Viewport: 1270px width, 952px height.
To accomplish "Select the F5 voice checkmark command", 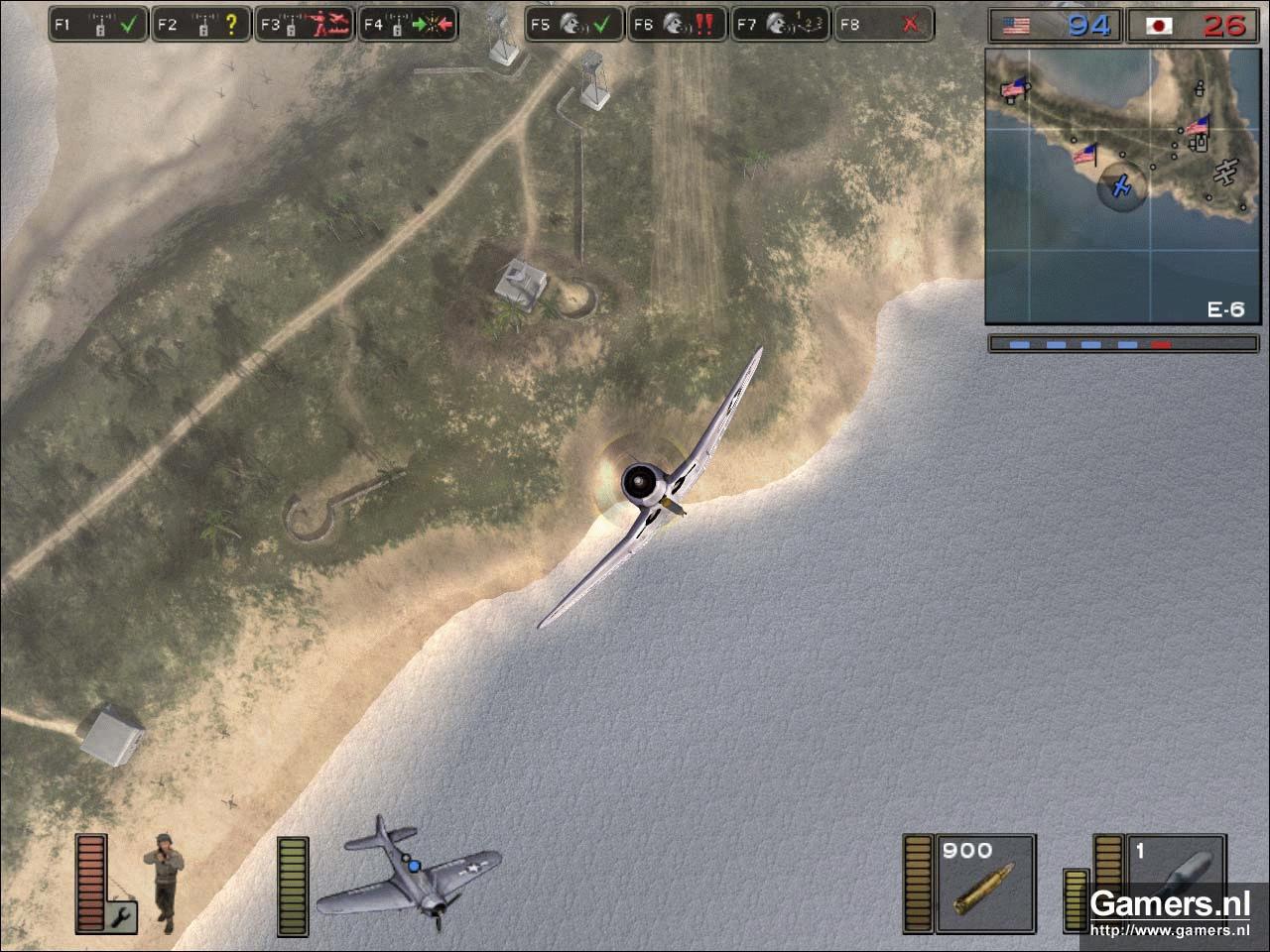I will (575, 25).
